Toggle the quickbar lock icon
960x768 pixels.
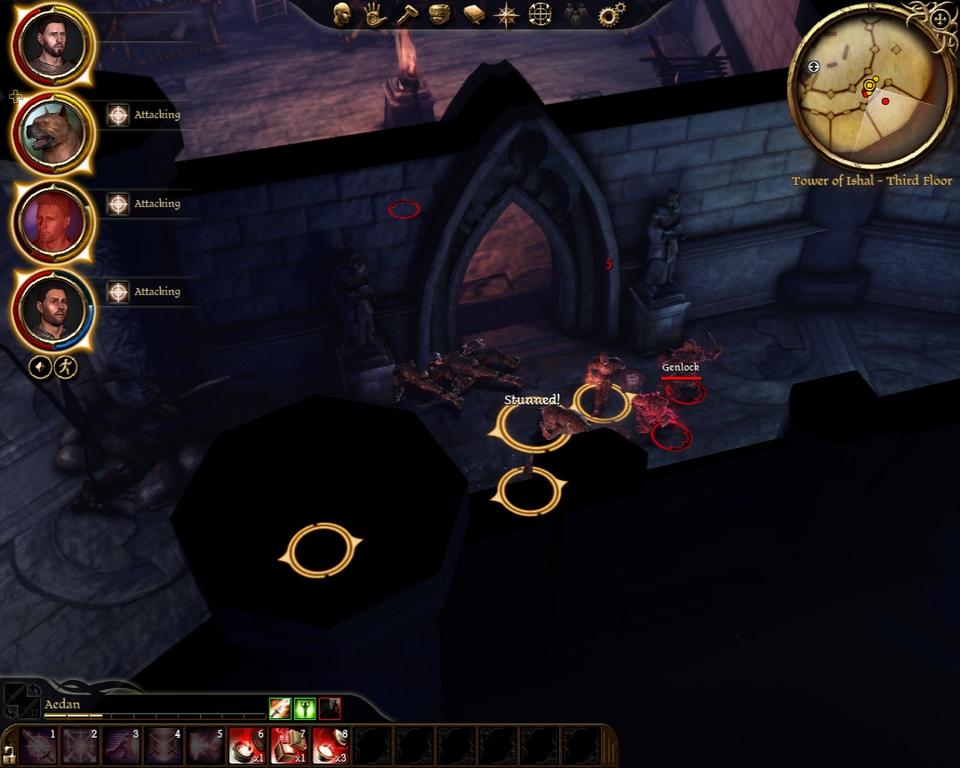tap(9, 750)
